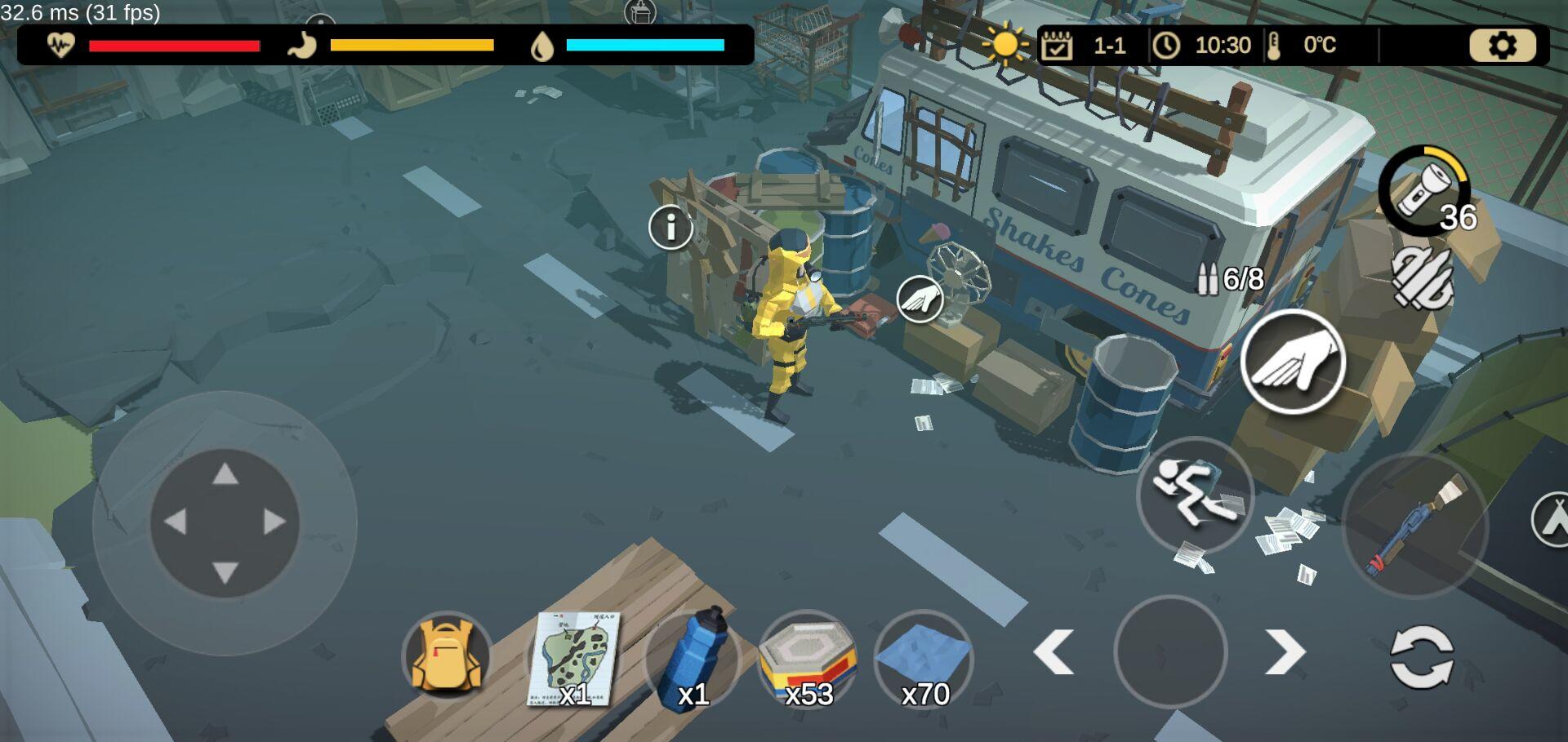Activate the crossed-out melee icon button

pos(1422,278)
